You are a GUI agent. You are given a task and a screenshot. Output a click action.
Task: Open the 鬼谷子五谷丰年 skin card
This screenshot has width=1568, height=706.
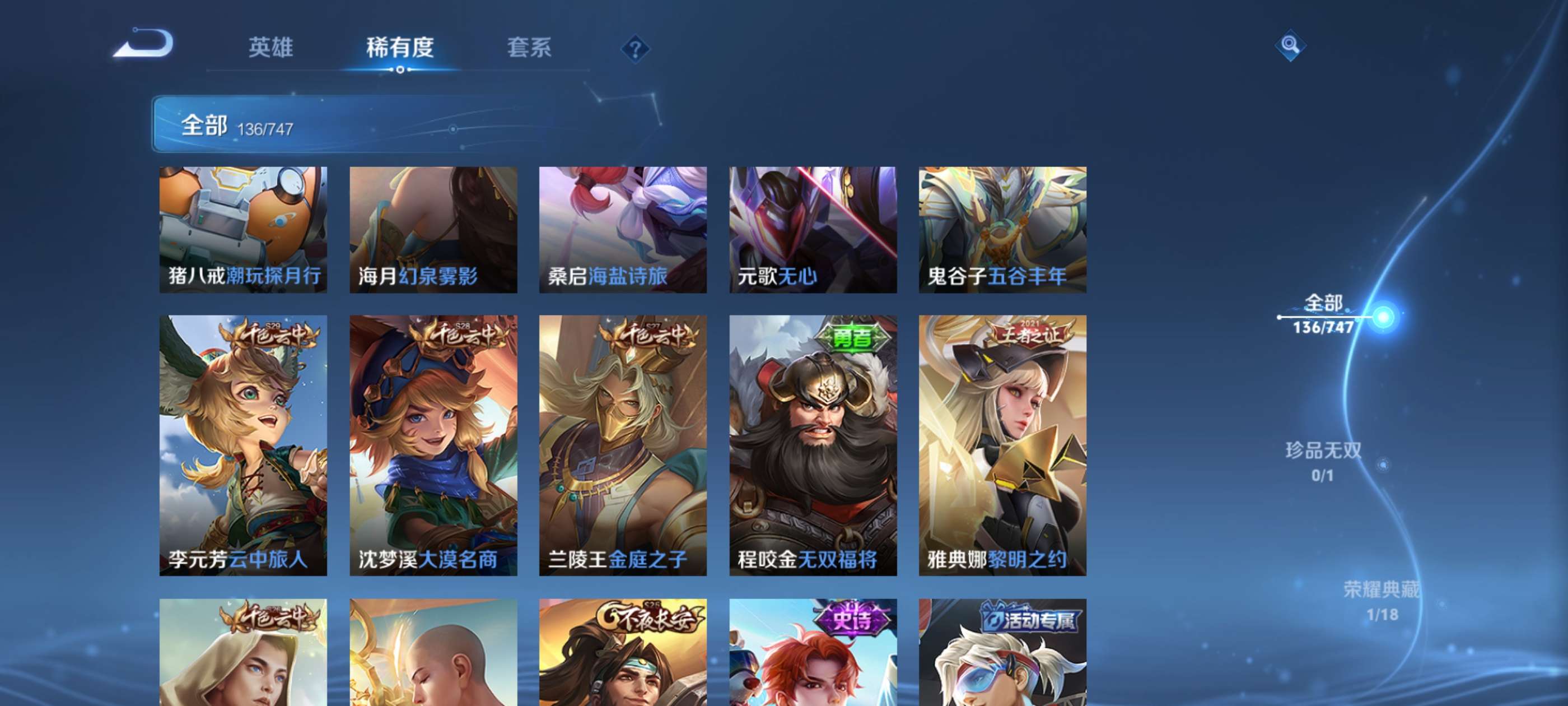point(1002,229)
